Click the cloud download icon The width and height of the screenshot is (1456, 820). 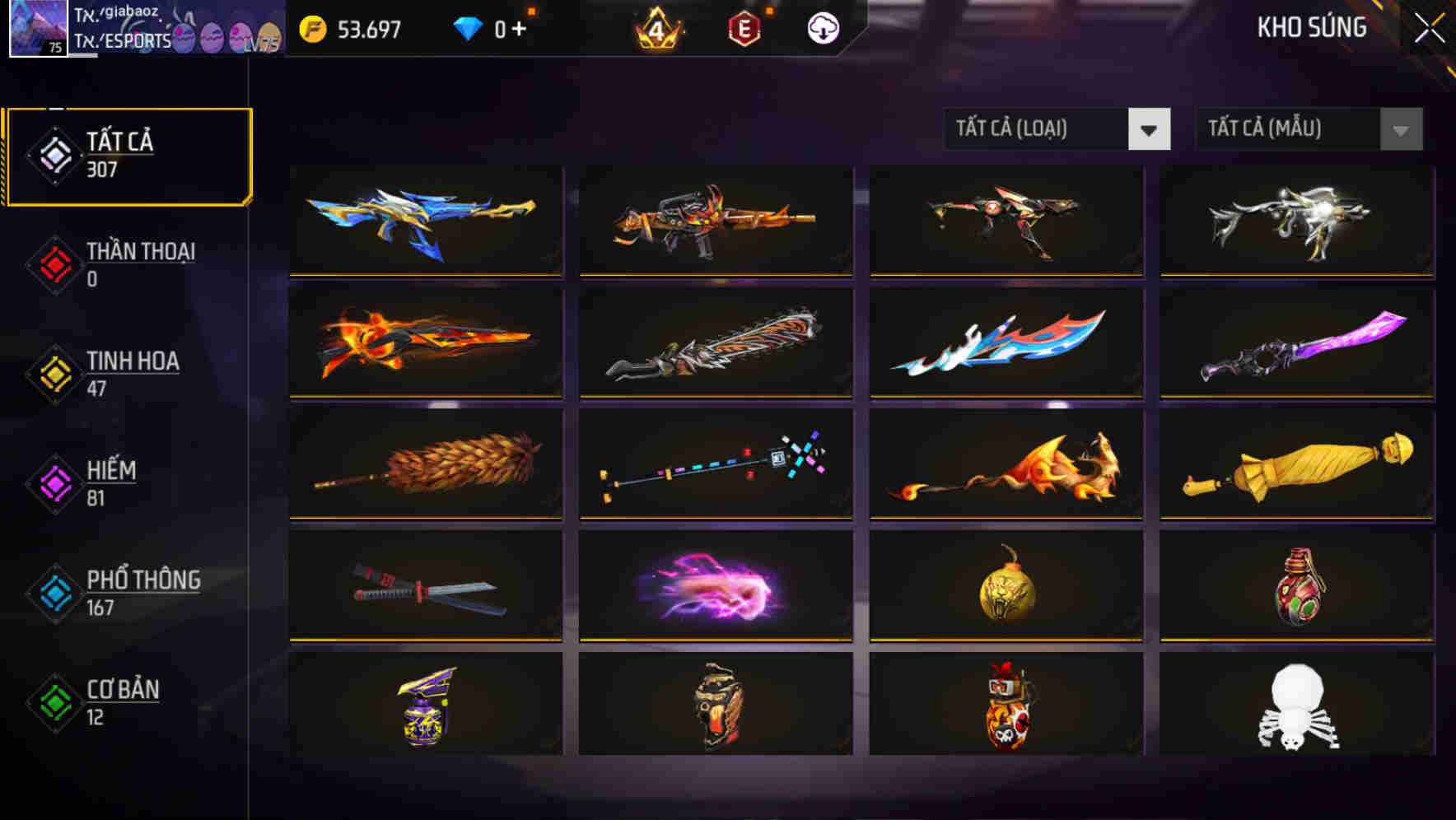822,27
